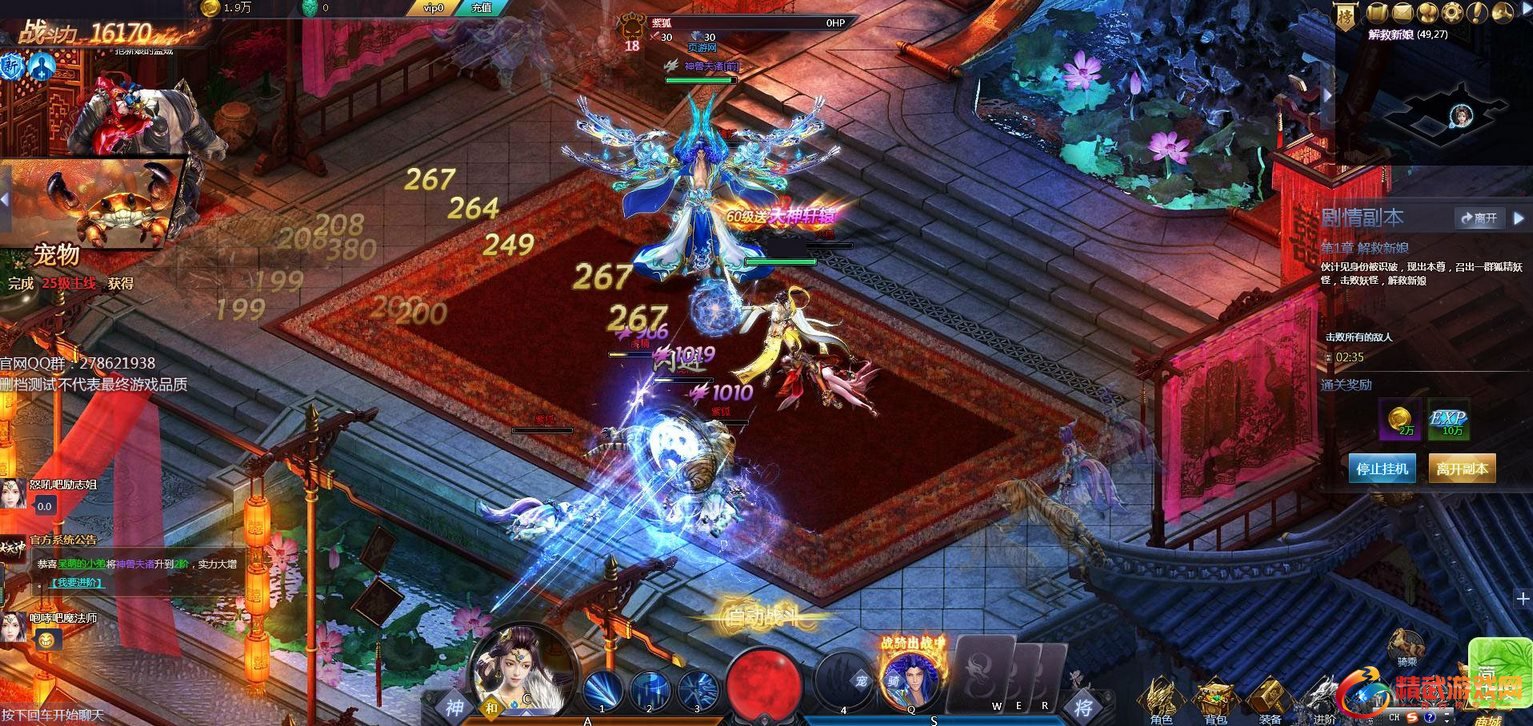Open the 进阶 advancement menu
Screen dimensions: 1533x726
[x=1322, y=696]
